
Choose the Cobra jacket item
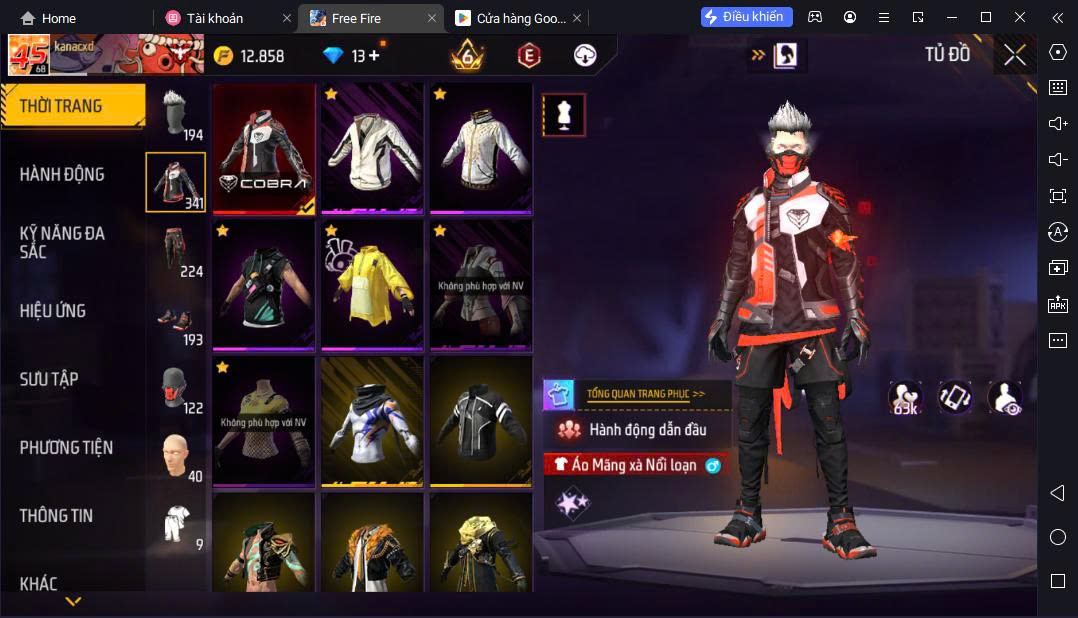coord(264,148)
